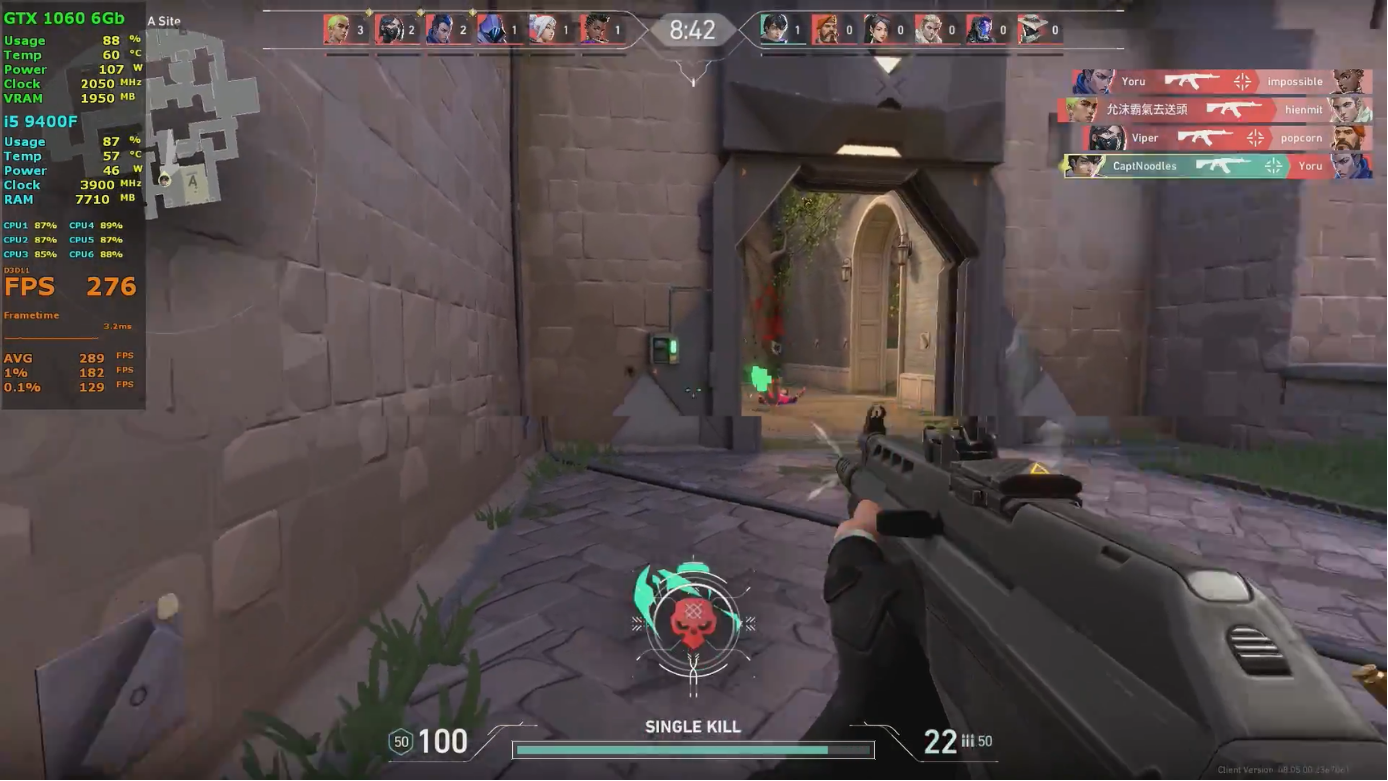The width and height of the screenshot is (1388, 781).
Task: Select the kill feed row naming hienmit
Action: (1214, 110)
